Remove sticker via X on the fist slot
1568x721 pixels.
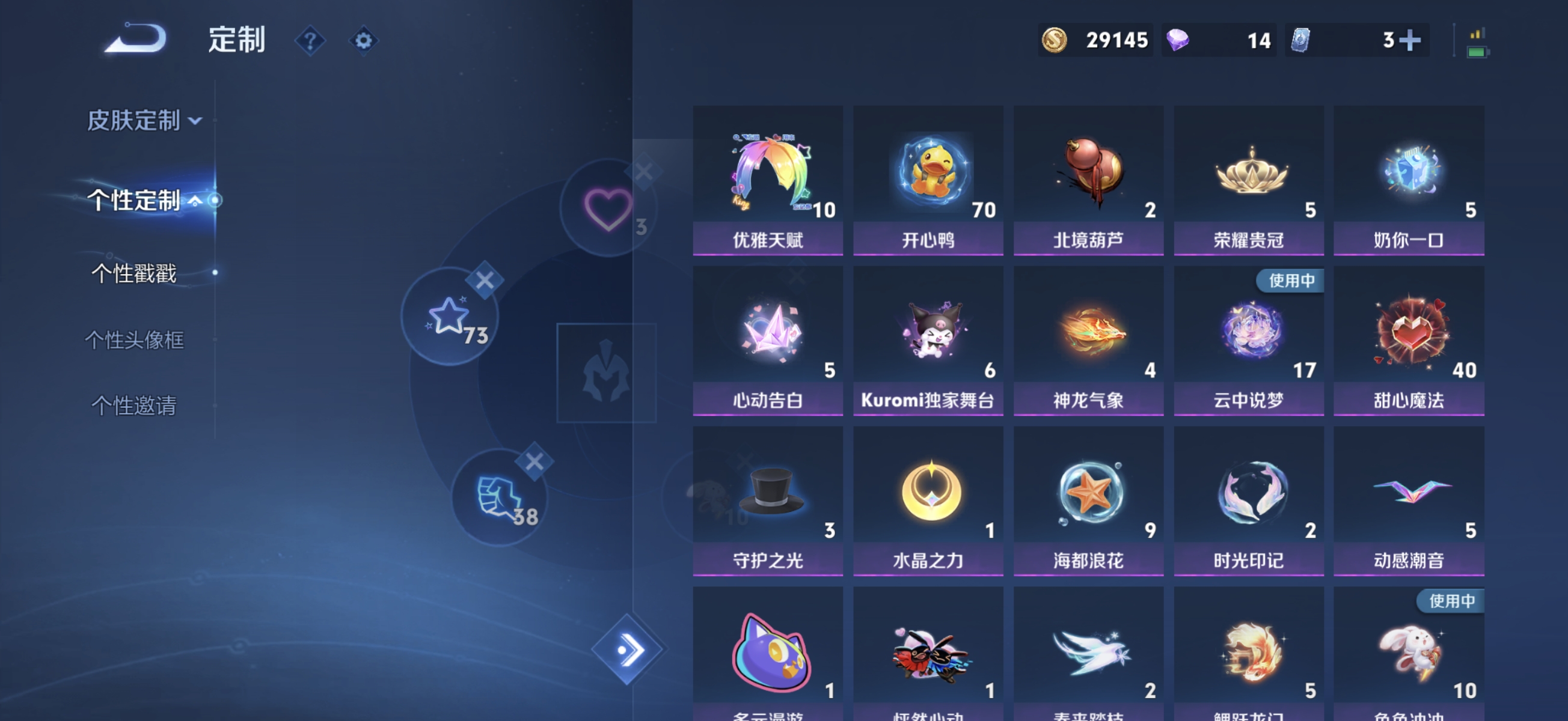pos(534,461)
